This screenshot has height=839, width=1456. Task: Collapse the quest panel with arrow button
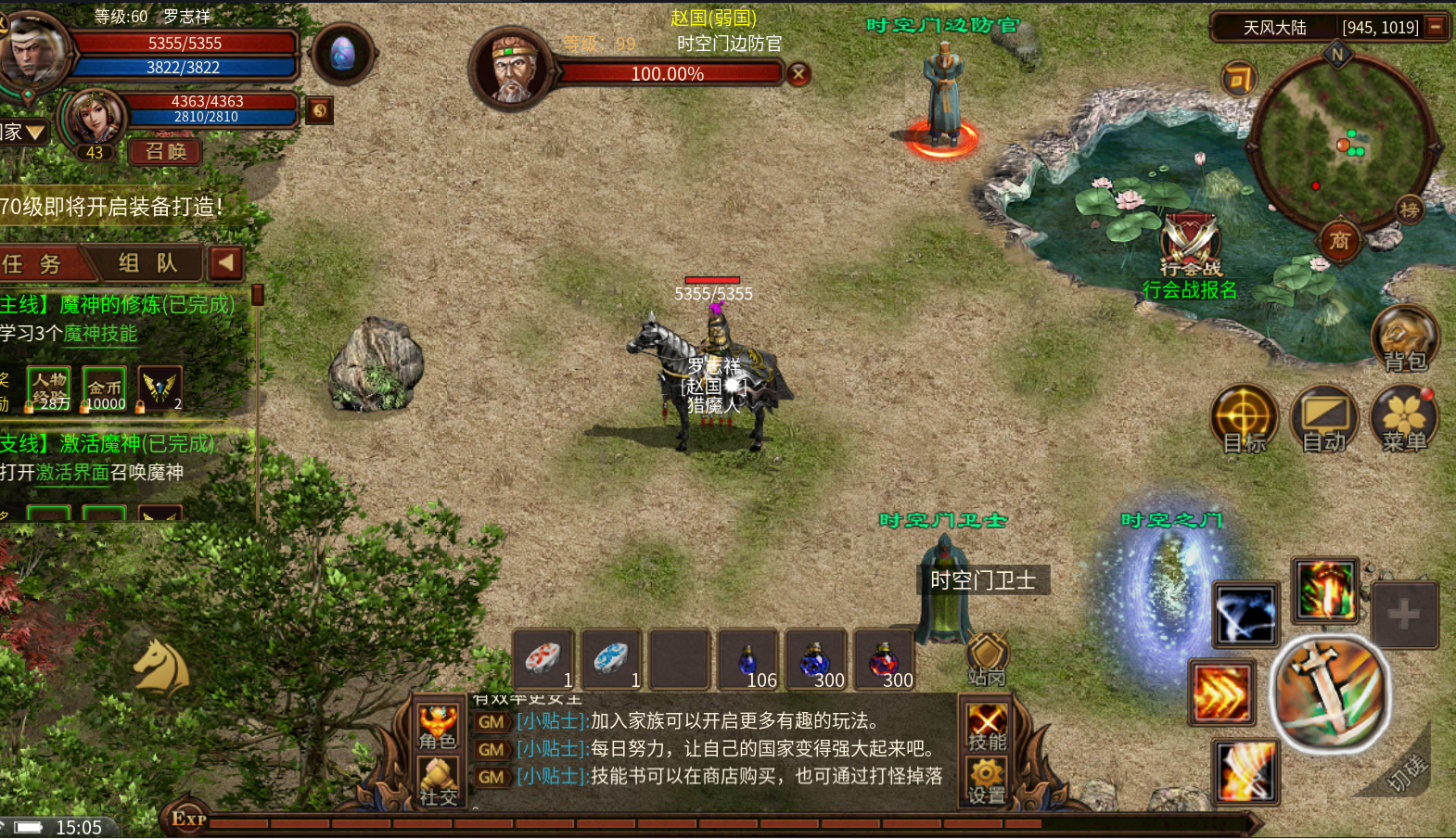(x=225, y=263)
